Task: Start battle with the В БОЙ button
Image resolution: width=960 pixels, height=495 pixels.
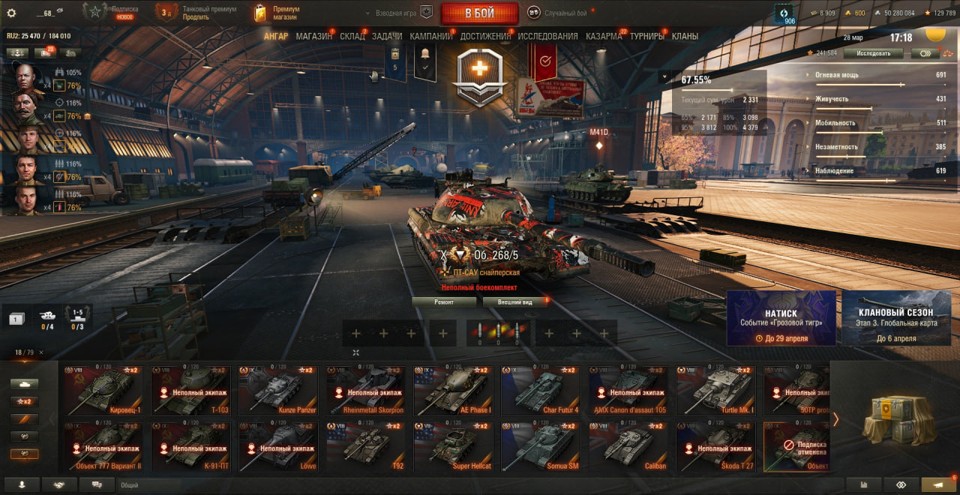Action: point(479,13)
